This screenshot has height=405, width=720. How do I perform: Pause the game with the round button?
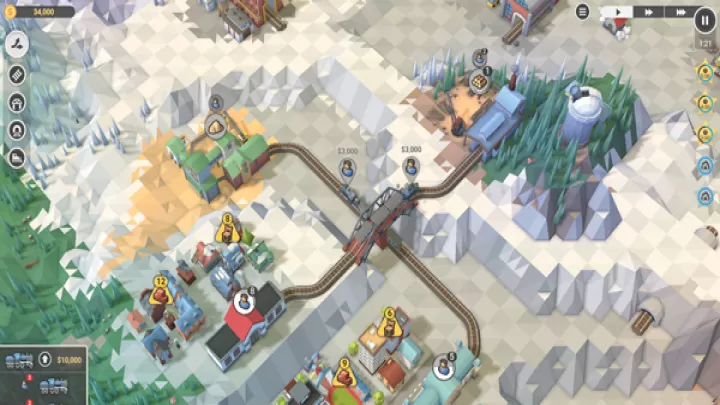coord(703,18)
